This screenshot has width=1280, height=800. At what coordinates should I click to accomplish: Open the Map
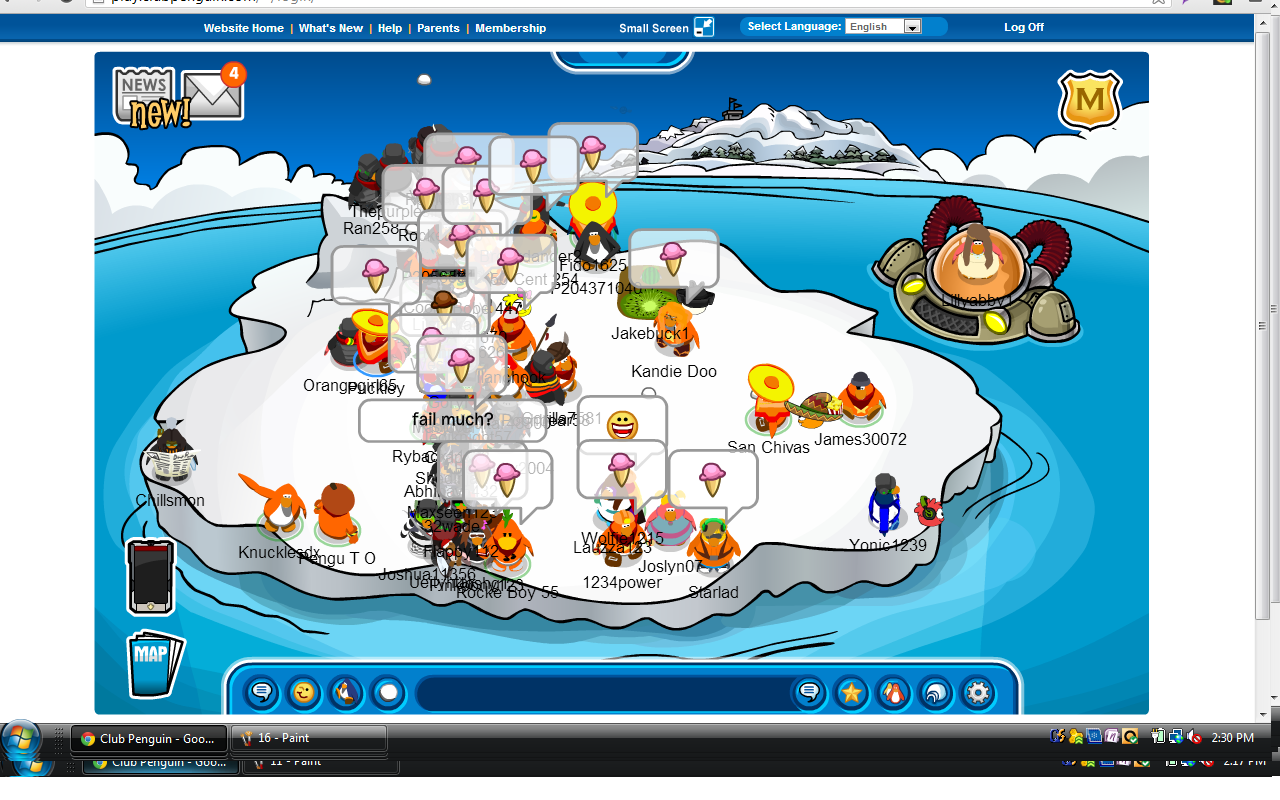point(152,662)
